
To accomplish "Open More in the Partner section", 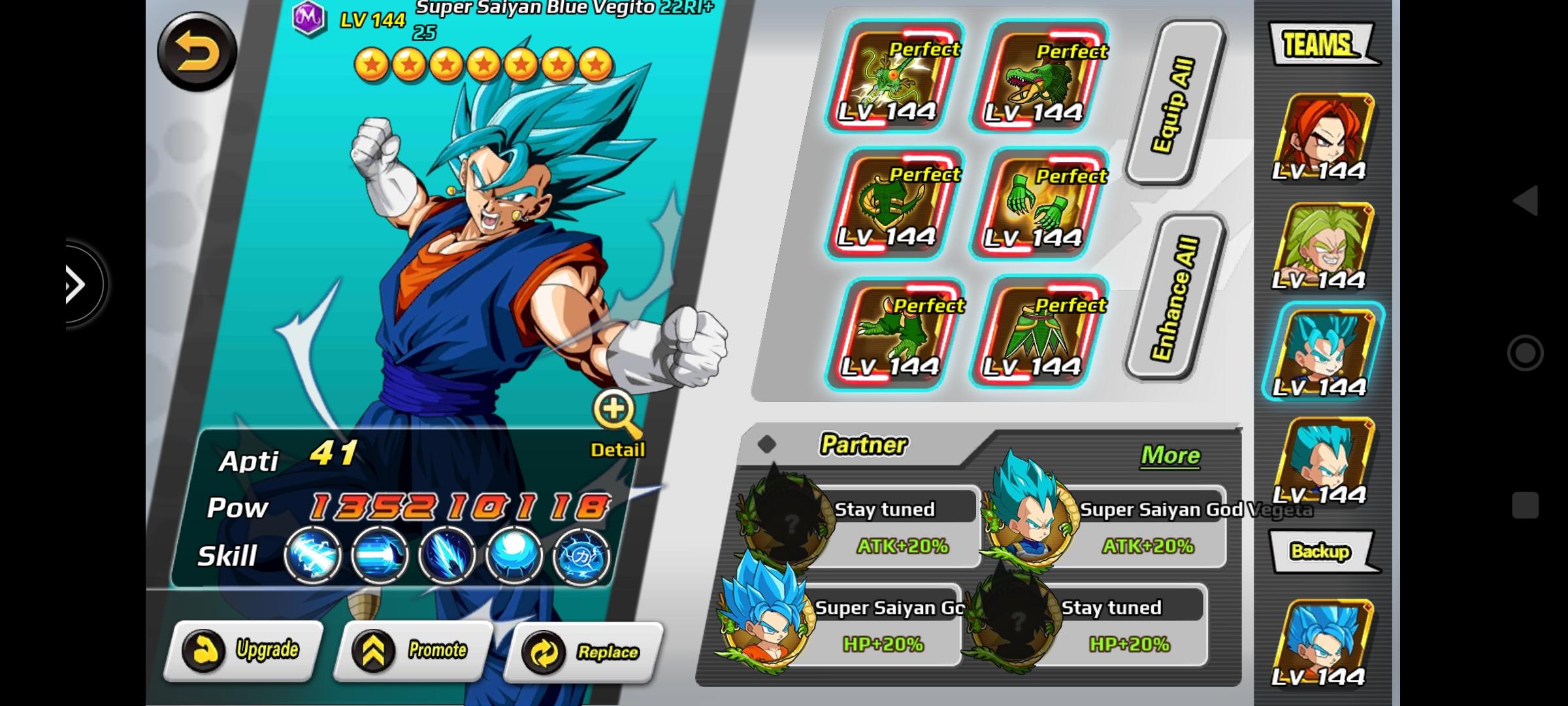I will 1169,456.
